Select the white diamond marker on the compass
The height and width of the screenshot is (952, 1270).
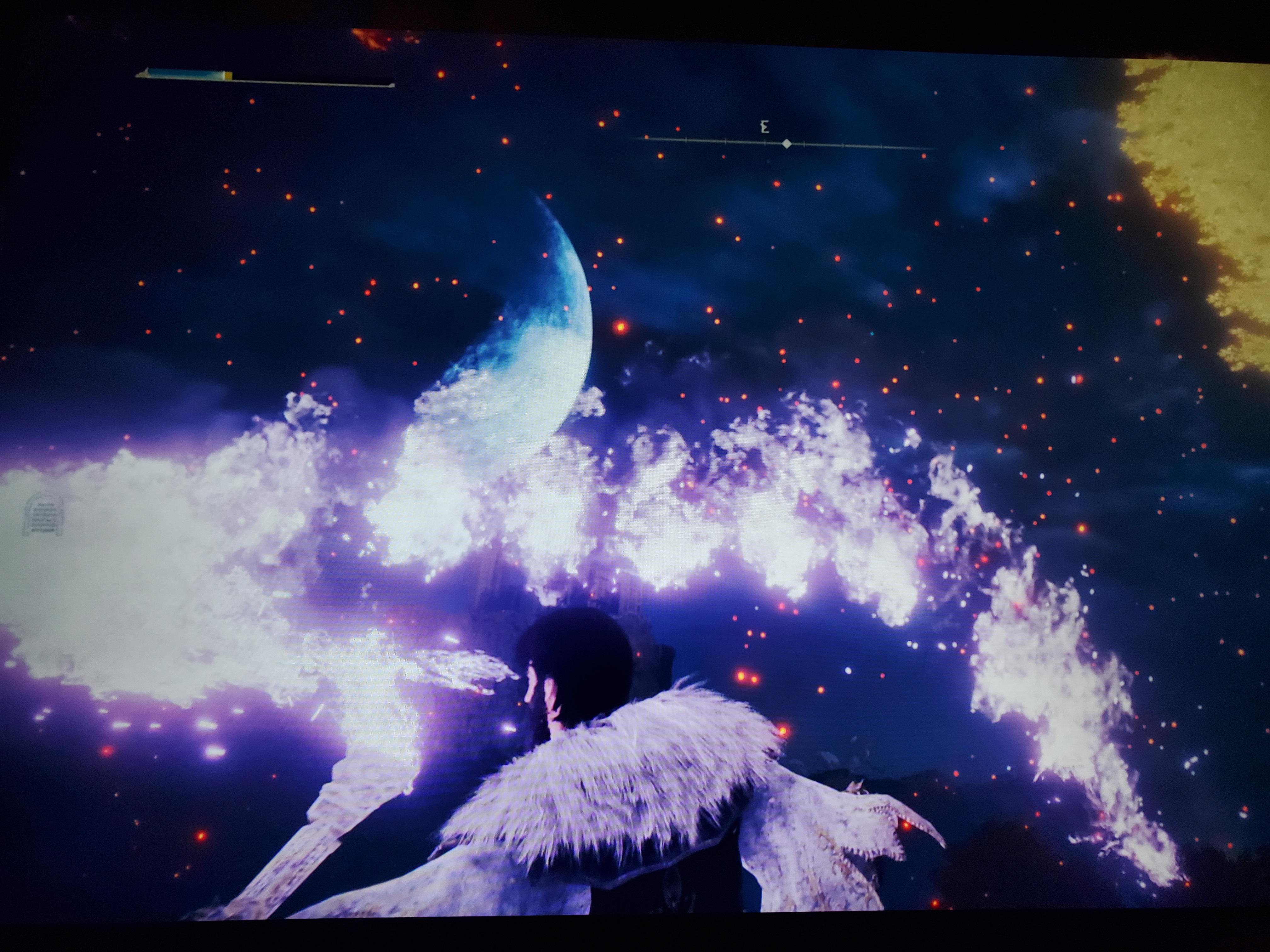click(x=787, y=144)
